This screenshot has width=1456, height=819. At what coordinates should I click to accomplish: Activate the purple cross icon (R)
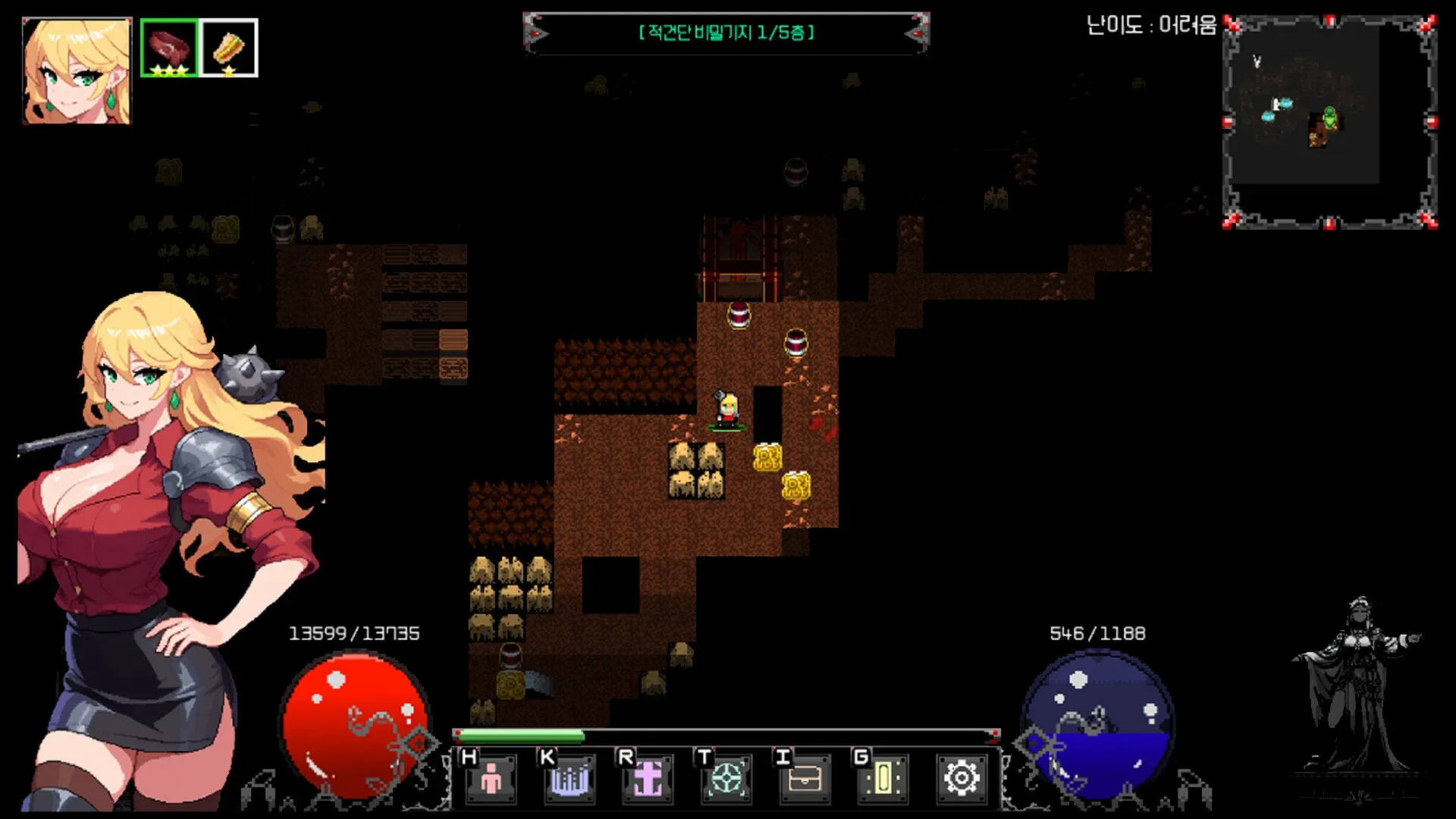click(648, 778)
